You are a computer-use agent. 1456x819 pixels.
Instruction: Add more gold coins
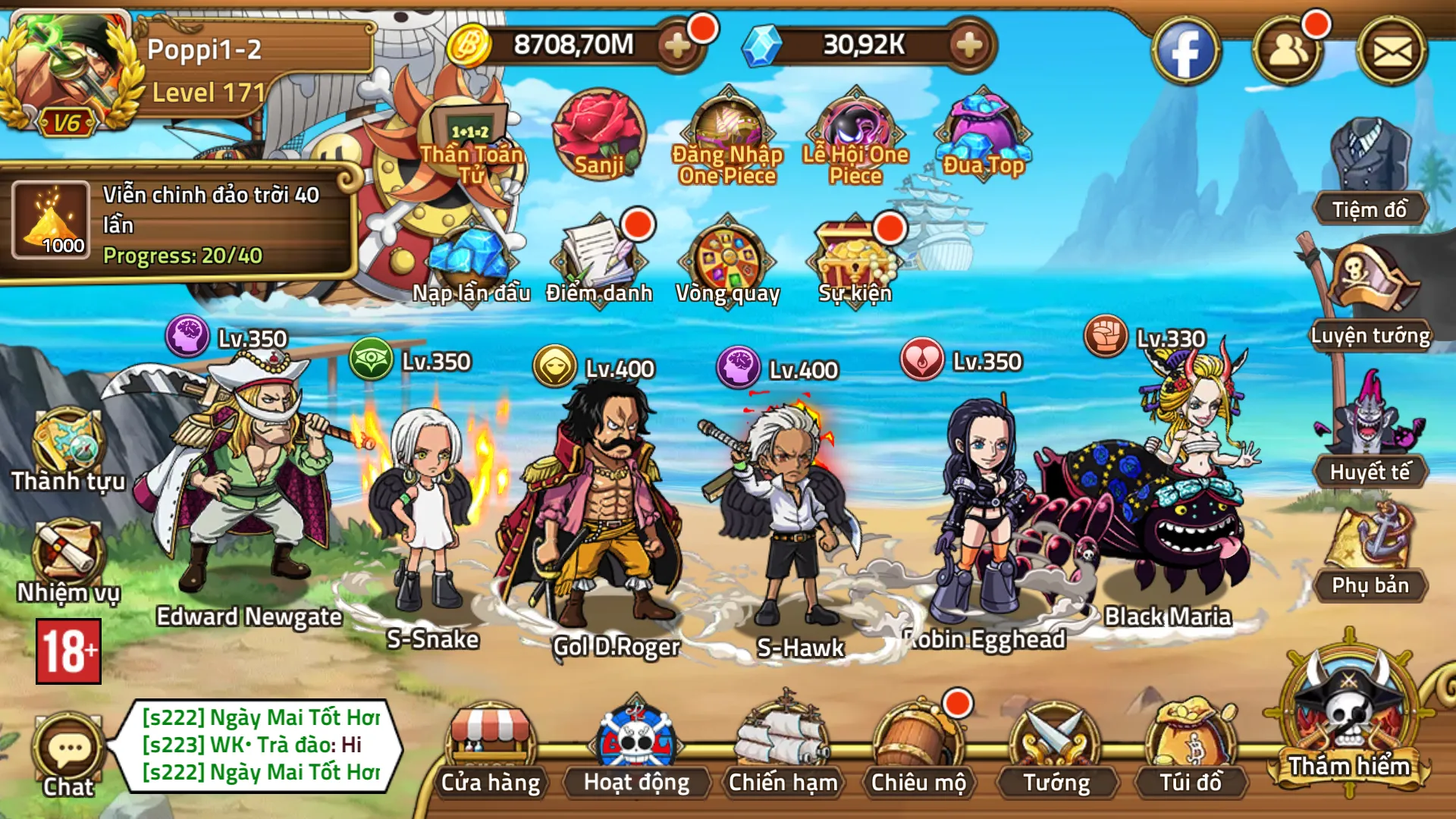pos(676,45)
